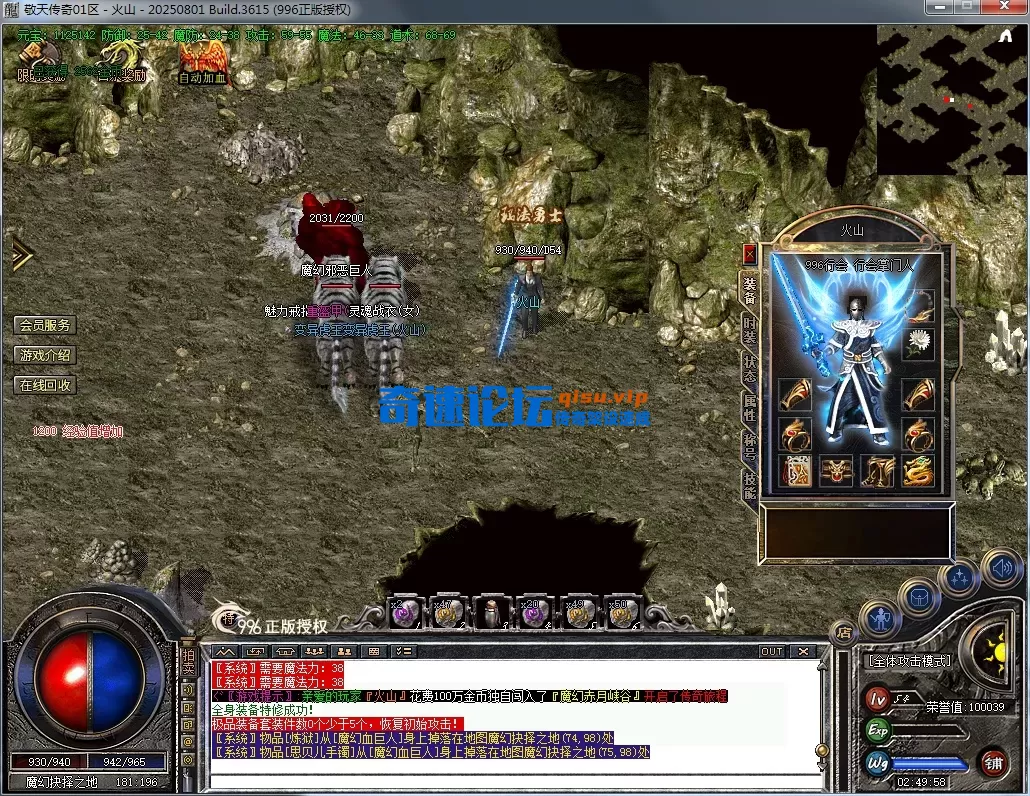Select the golden dragon equipment slot
Screen dimensions: 1030x796
tap(918, 471)
